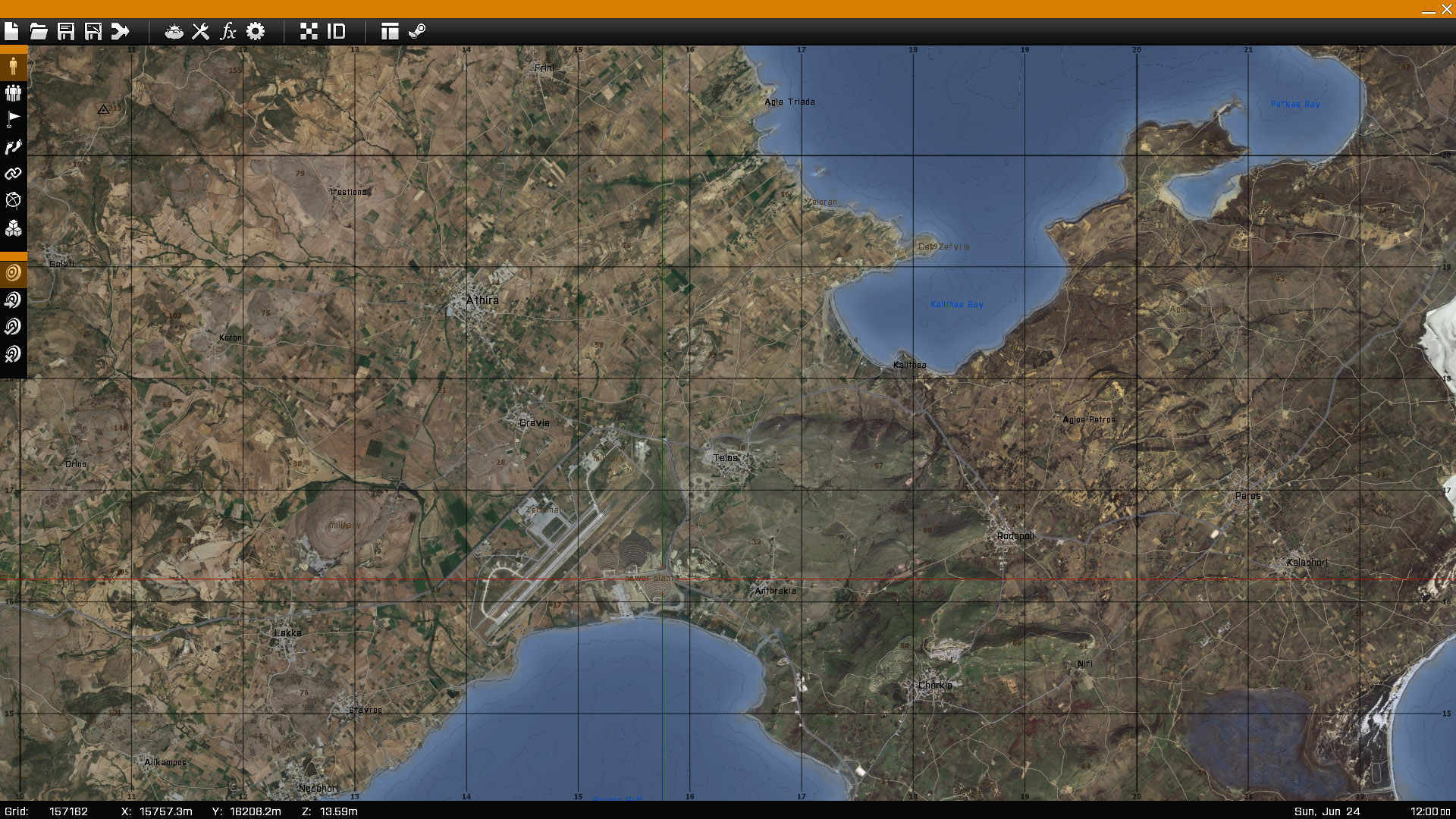The height and width of the screenshot is (819, 1456).
Task: Switch to the flag triggers mode
Action: (13, 120)
